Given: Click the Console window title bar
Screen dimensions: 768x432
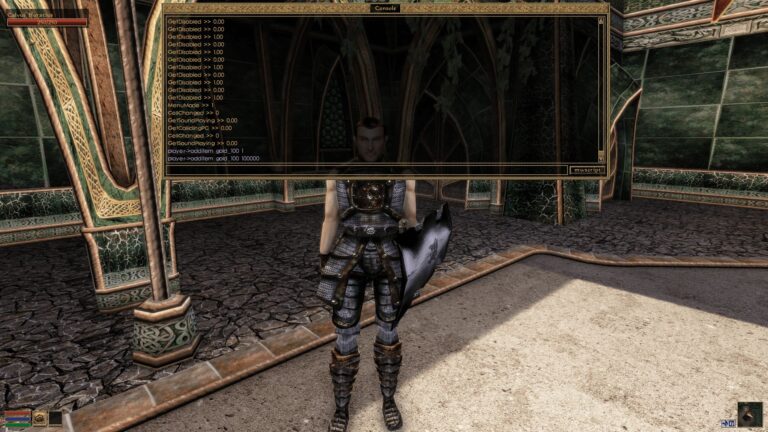Looking at the screenshot, I should tap(385, 8).
